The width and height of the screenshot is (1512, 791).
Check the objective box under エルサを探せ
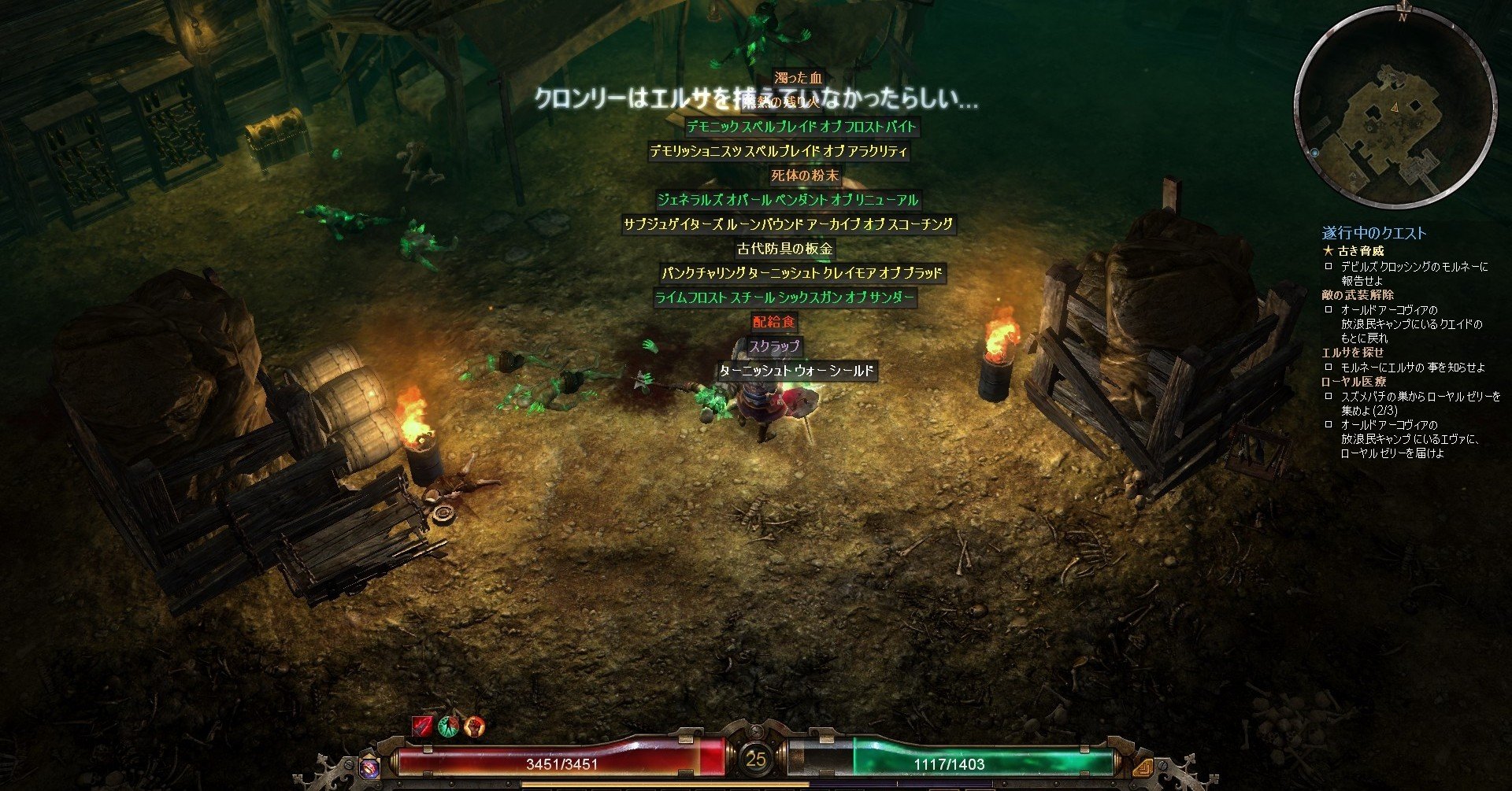1329,366
